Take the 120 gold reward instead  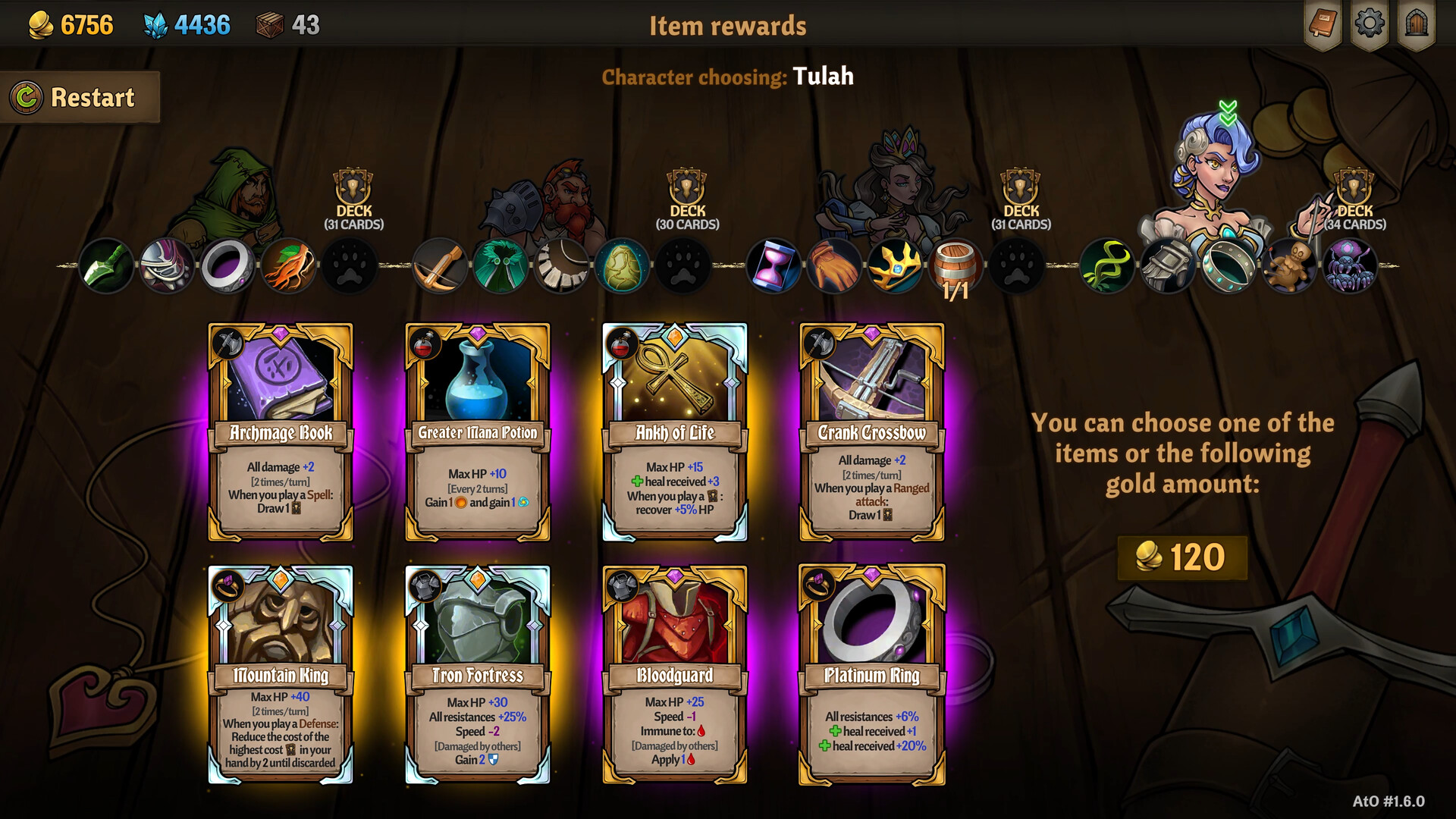coord(1181,557)
